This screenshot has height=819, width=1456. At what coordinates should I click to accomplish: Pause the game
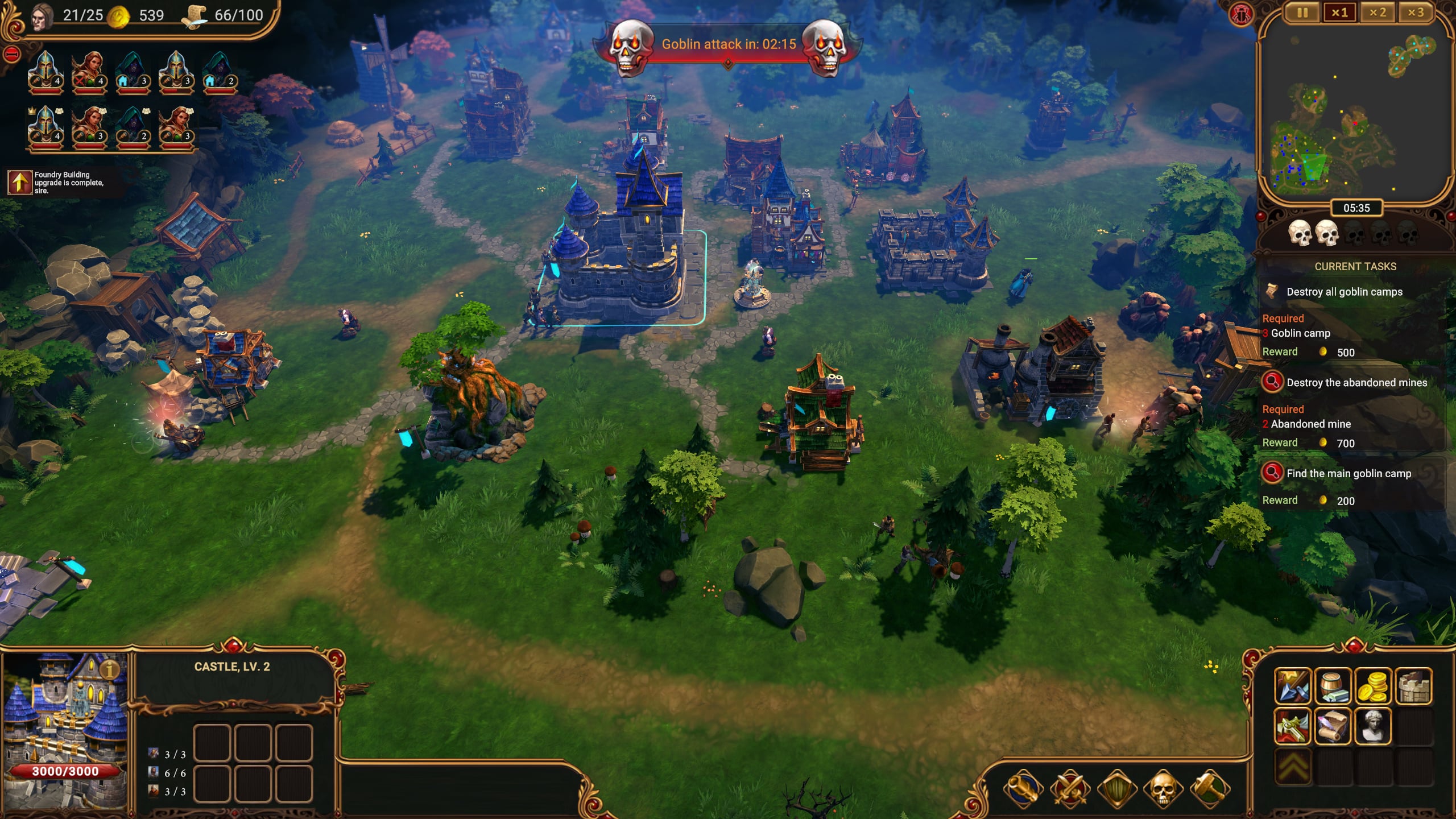[1302, 13]
